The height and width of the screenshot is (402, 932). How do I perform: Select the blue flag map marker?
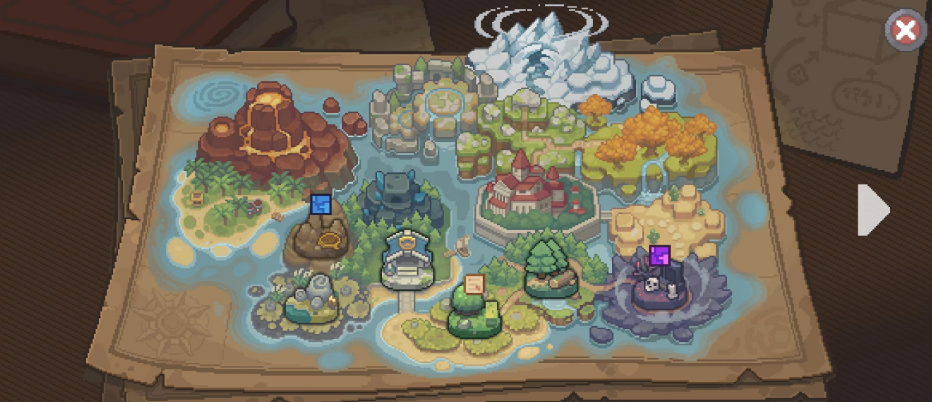click(320, 205)
